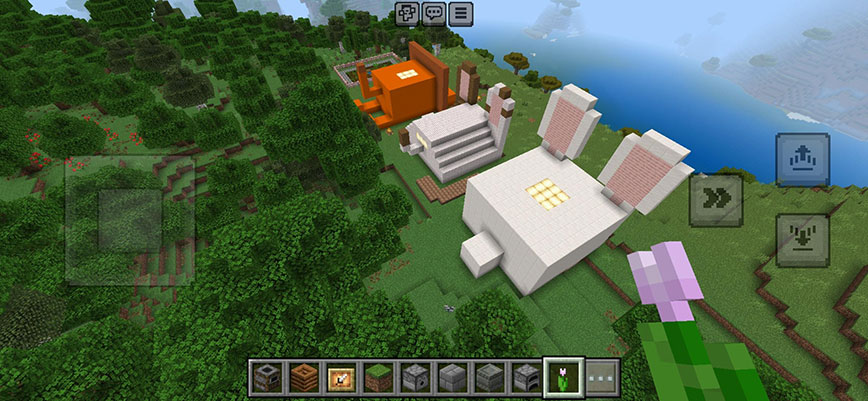
Task: Open the inventory via the three-dots slot
Action: tap(599, 378)
